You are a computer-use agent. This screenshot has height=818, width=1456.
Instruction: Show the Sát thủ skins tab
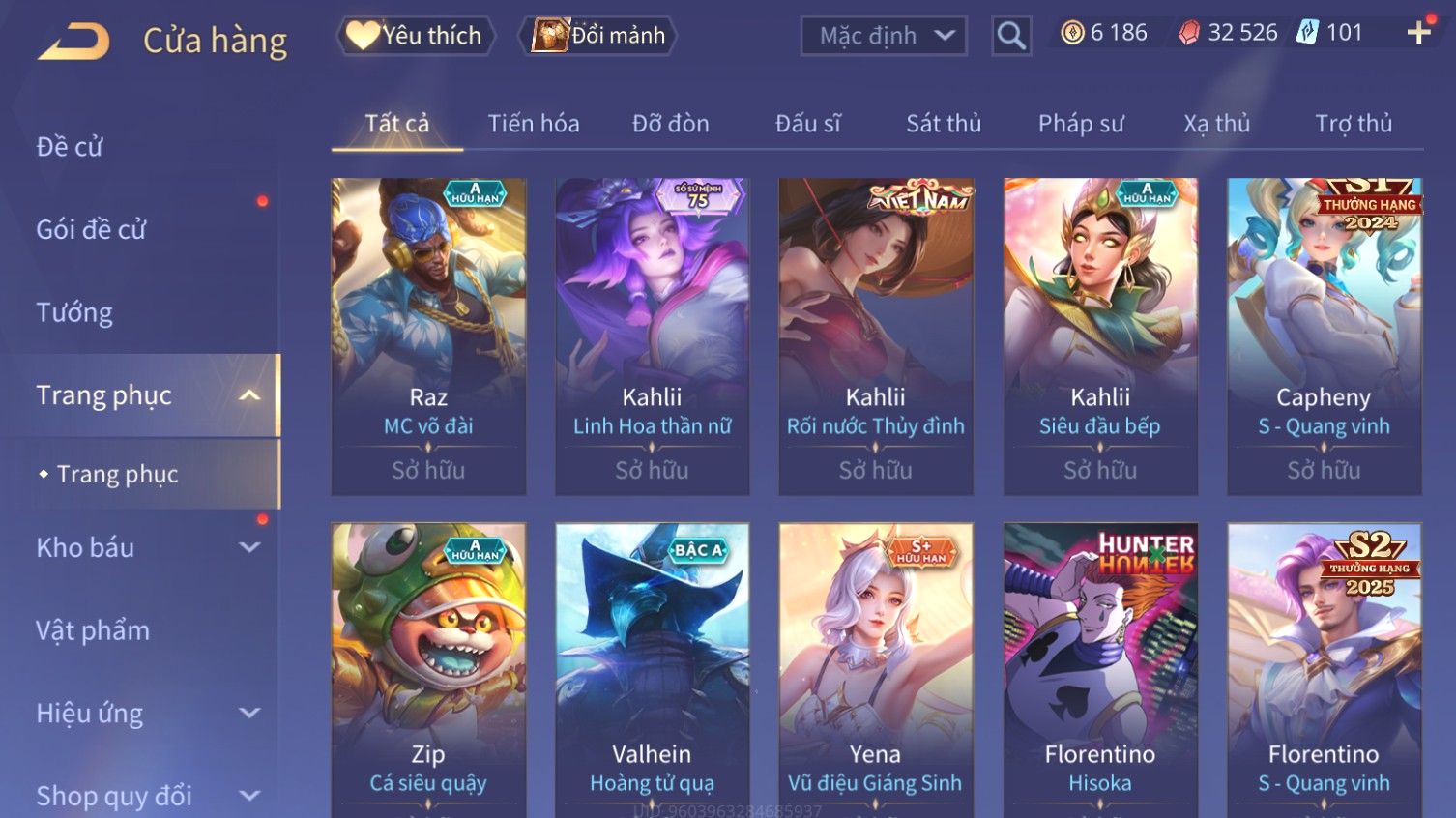(x=943, y=124)
